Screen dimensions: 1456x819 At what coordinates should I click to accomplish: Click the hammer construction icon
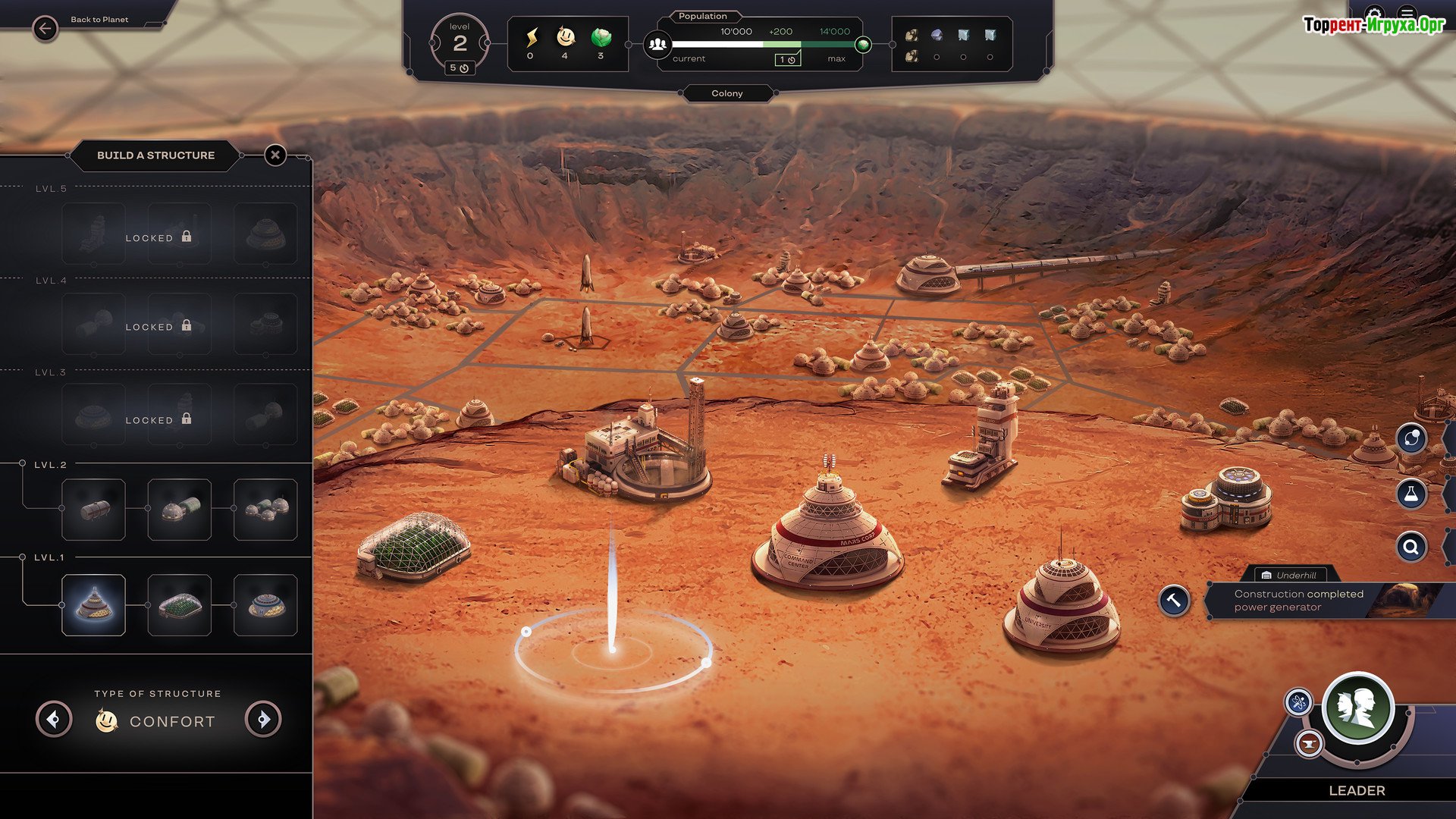click(x=1174, y=601)
